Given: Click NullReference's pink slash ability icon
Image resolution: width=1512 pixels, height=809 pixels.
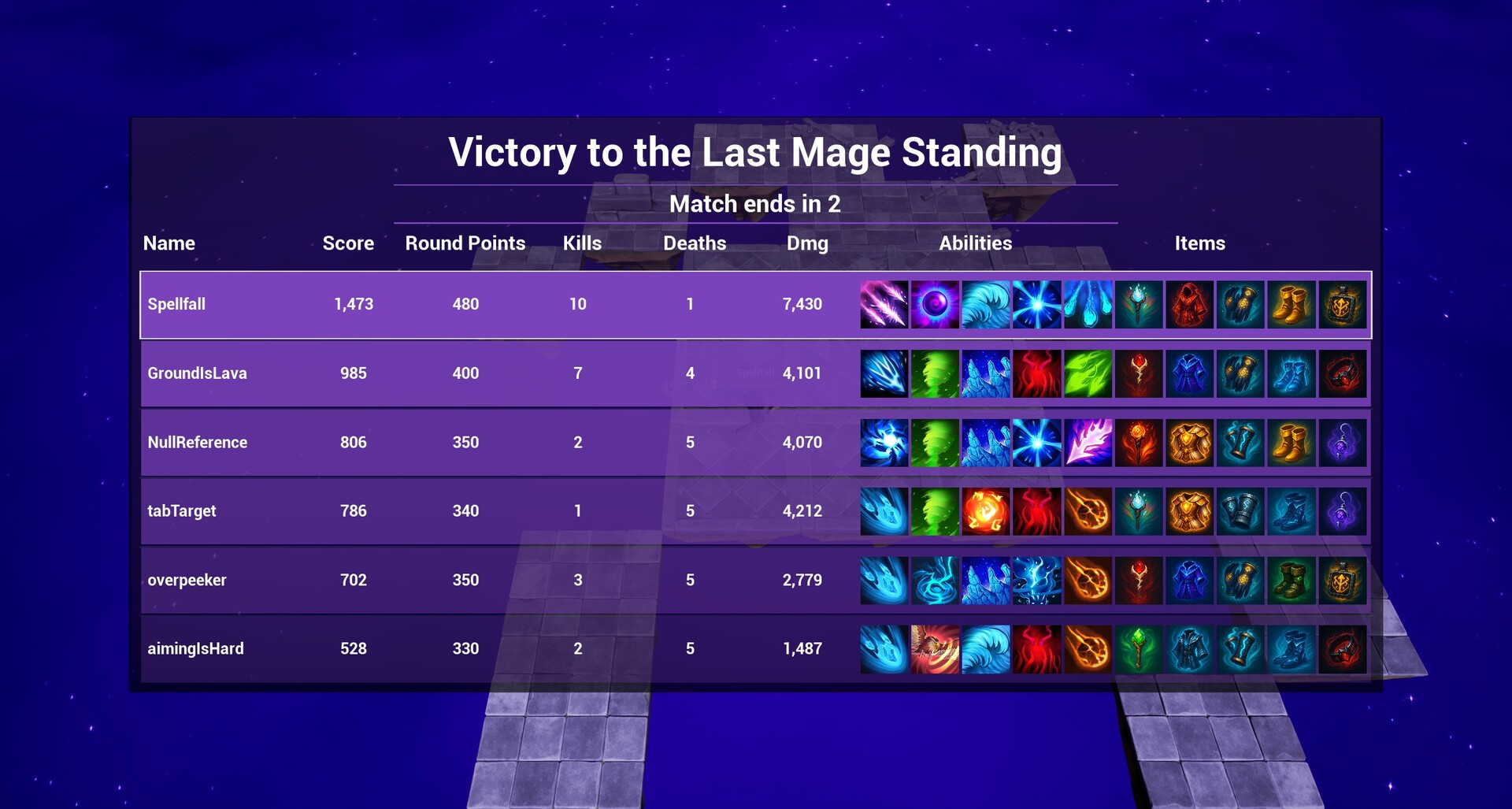Looking at the screenshot, I should click(x=1088, y=442).
